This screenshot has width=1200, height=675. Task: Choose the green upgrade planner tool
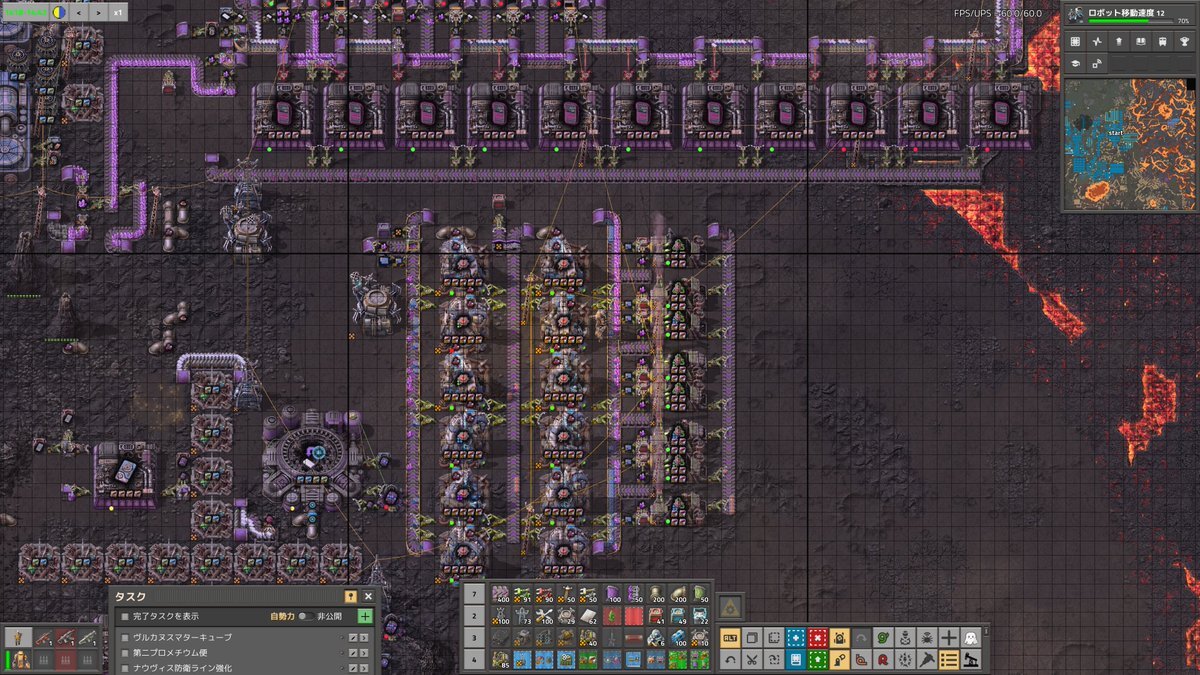[x=818, y=659]
